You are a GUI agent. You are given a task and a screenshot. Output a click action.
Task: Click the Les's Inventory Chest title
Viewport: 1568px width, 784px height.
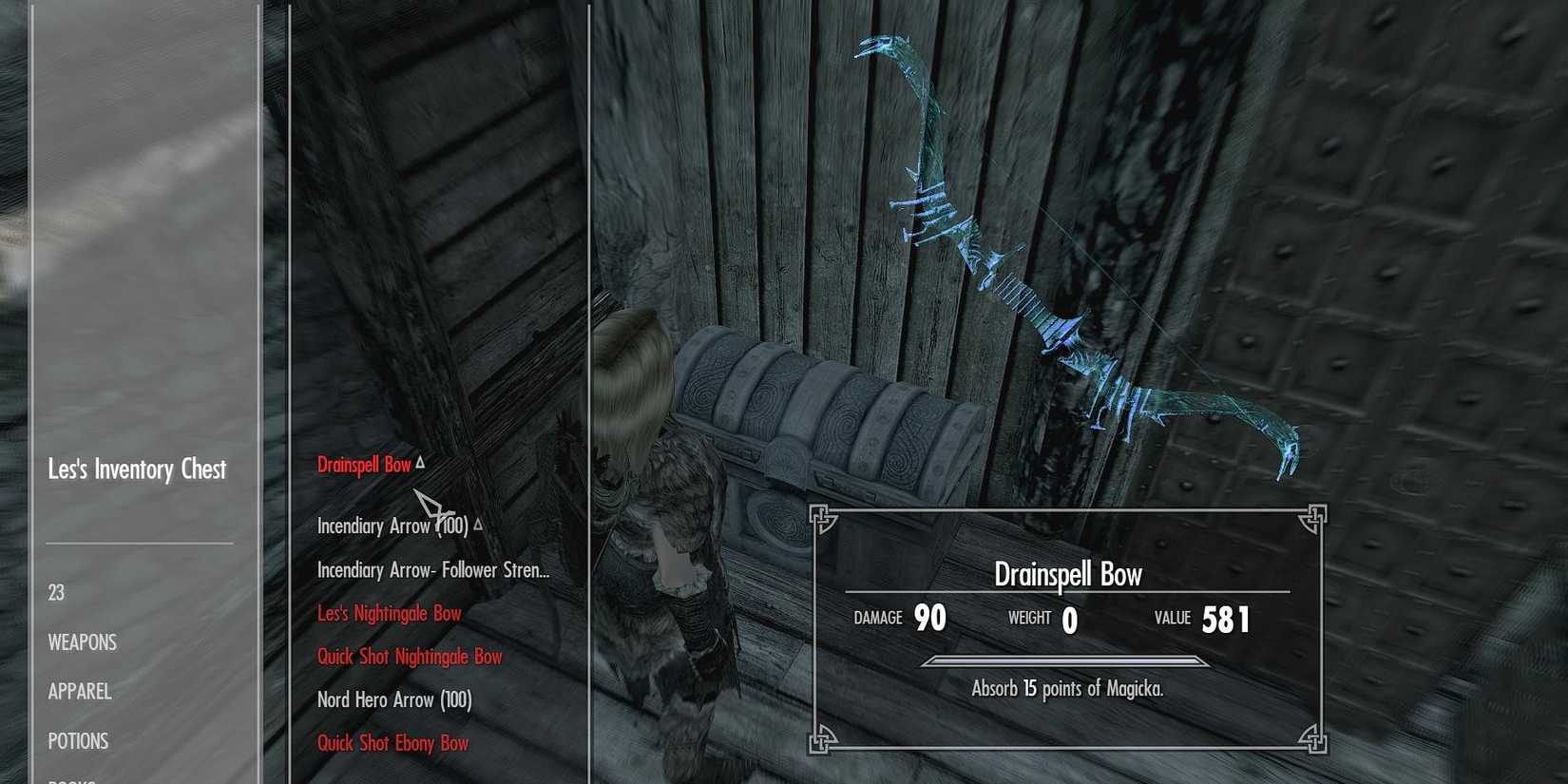pyautogui.click(x=137, y=468)
